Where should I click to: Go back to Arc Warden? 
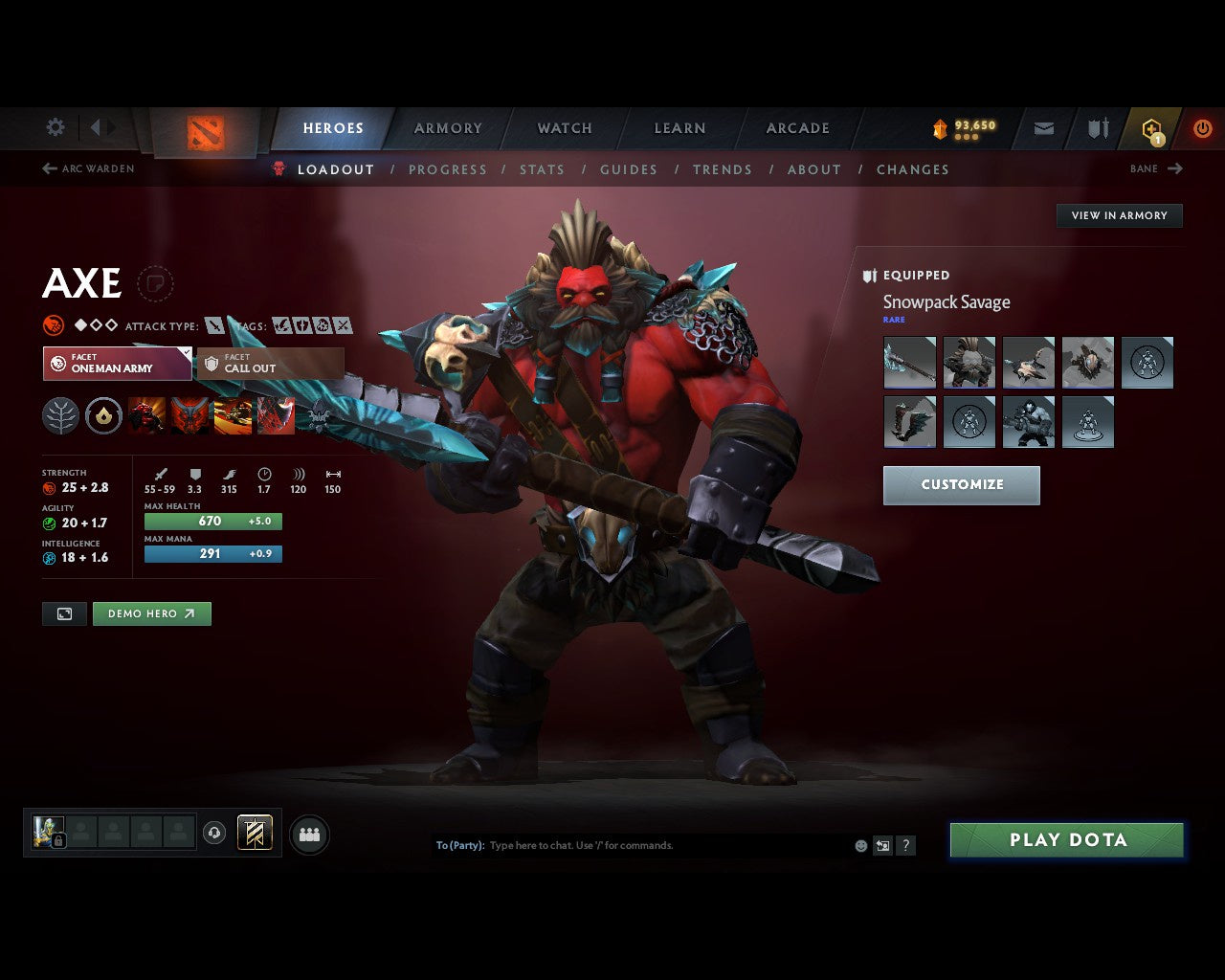[x=89, y=168]
